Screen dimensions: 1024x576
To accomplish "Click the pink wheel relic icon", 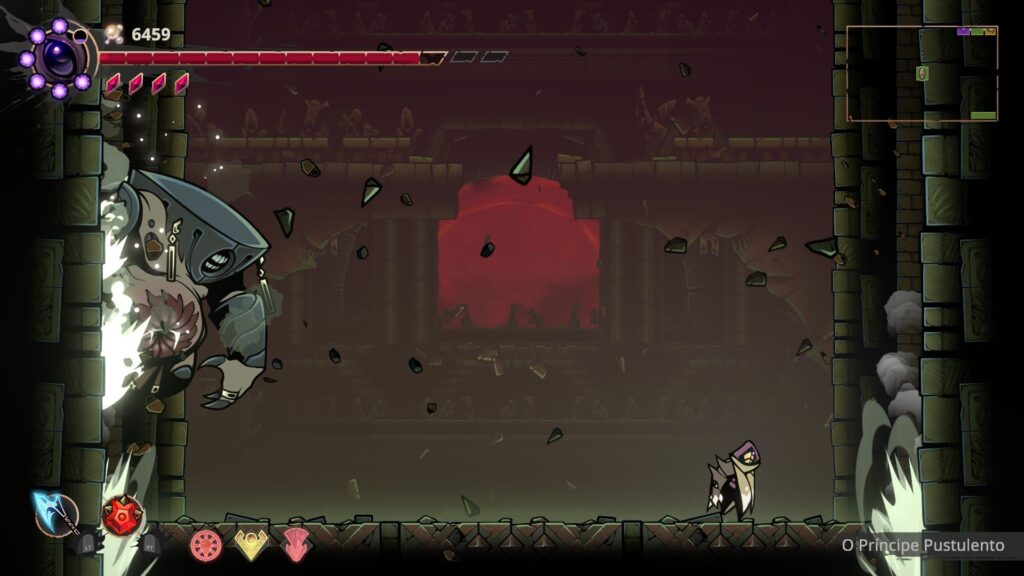I will coord(206,545).
